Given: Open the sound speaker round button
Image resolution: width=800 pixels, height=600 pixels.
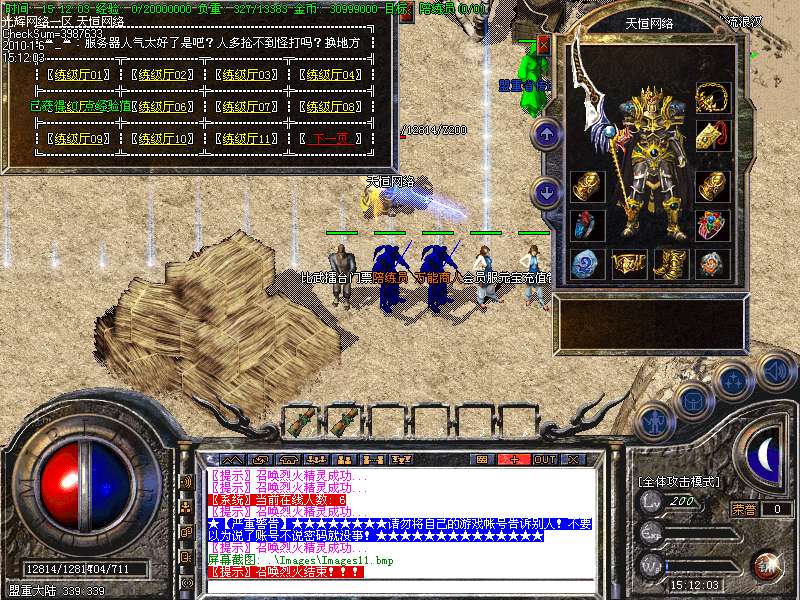Looking at the screenshot, I should [x=776, y=370].
